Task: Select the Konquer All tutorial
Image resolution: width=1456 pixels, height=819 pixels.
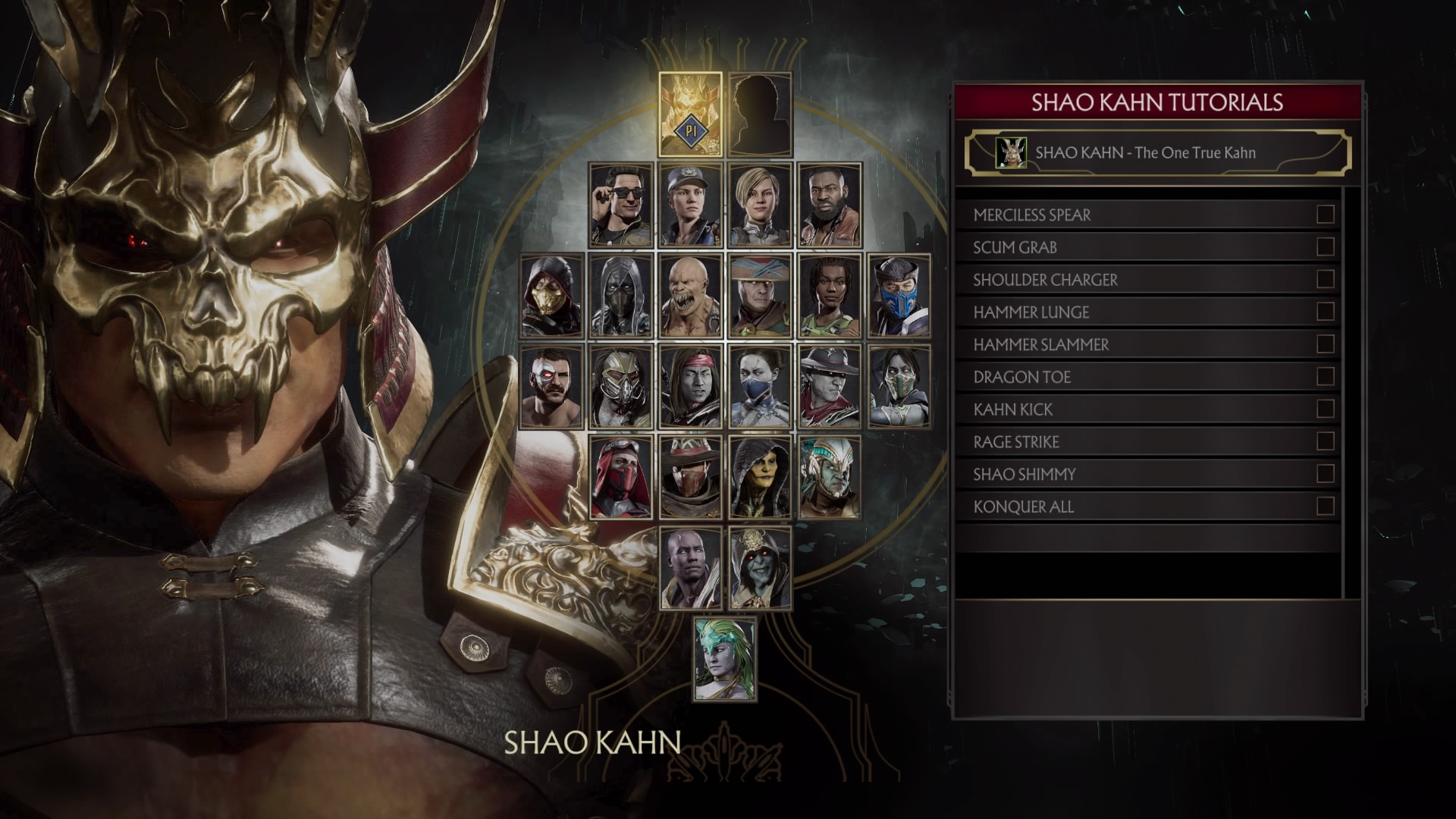Action: pyautogui.click(x=1145, y=507)
